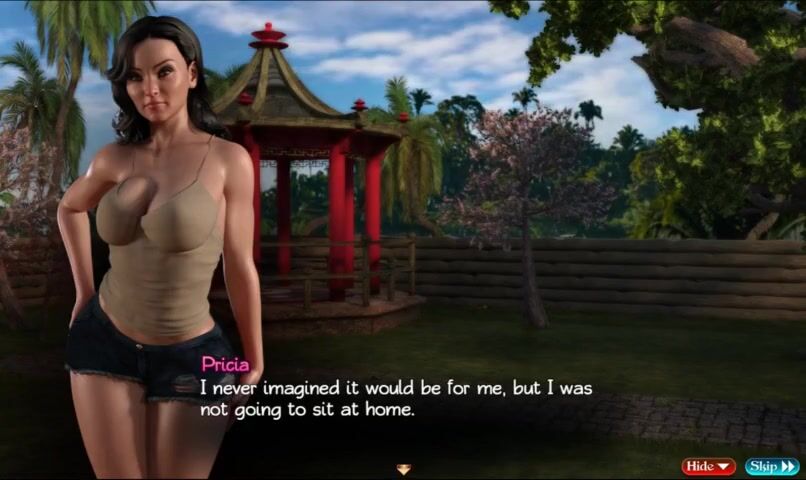Advance dialogue with the continue arrow
Viewport: 806px width, 480px height.
403,468
